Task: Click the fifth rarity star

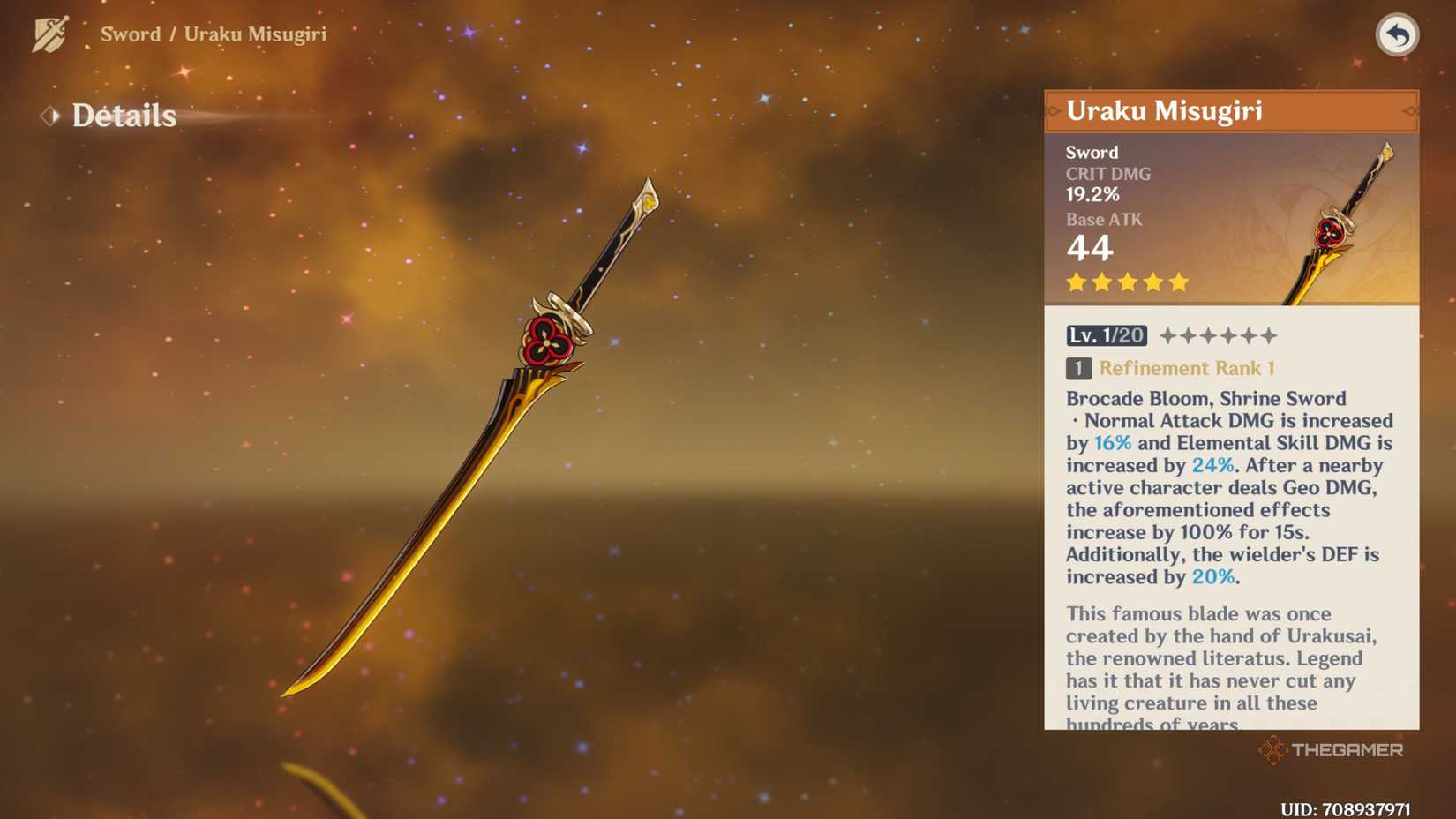Action: (1180, 282)
